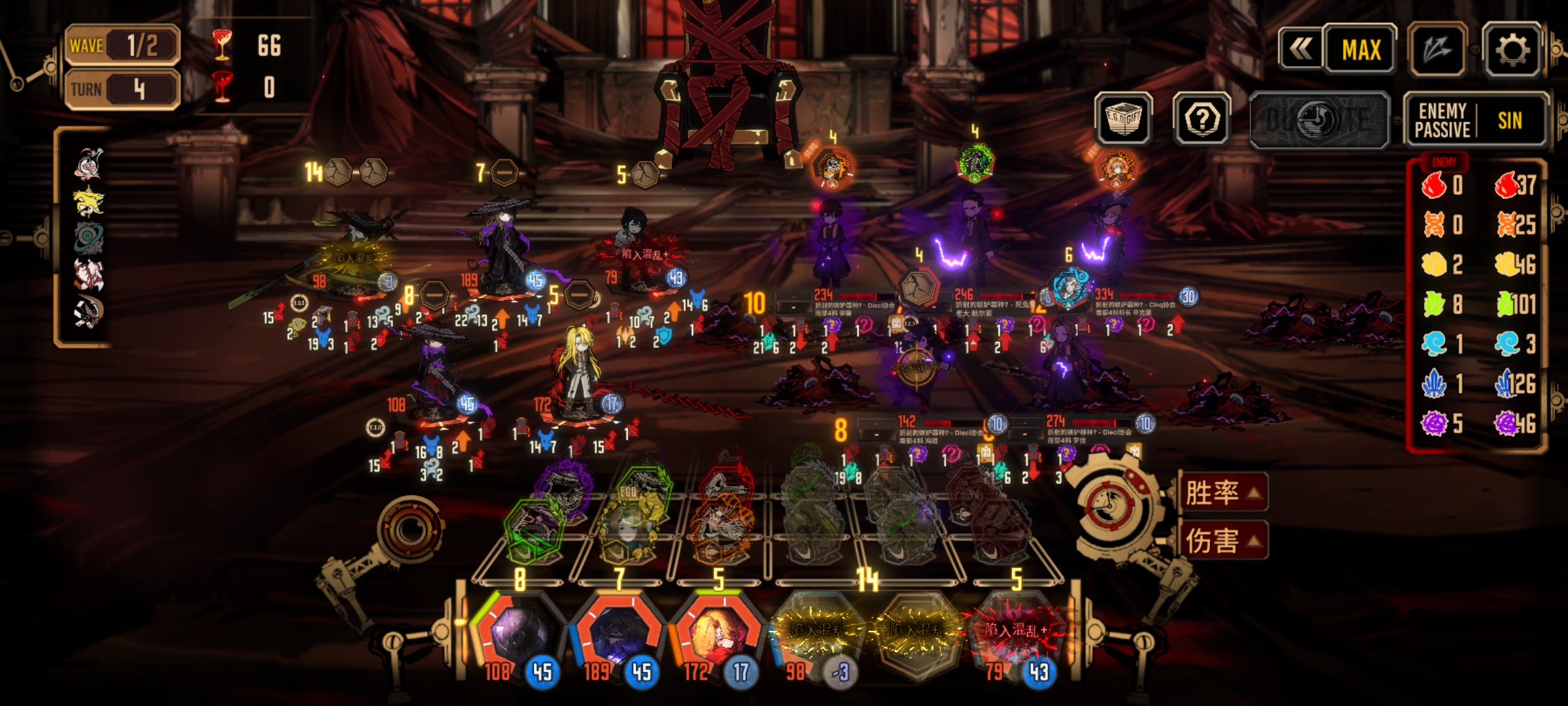The height and width of the screenshot is (706, 1568).
Task: Switch to the ENEMY PASSIVE tab
Action: pos(1442,120)
